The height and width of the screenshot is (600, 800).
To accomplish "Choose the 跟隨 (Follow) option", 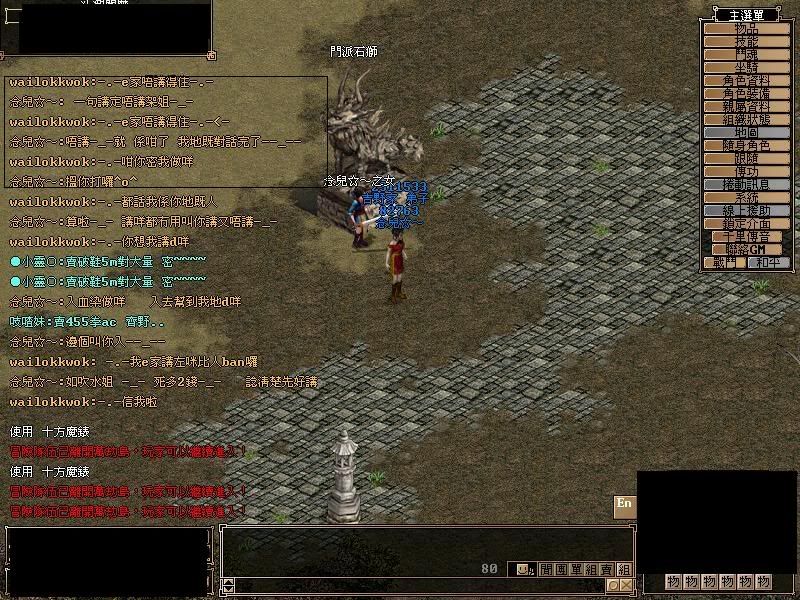I will (747, 158).
